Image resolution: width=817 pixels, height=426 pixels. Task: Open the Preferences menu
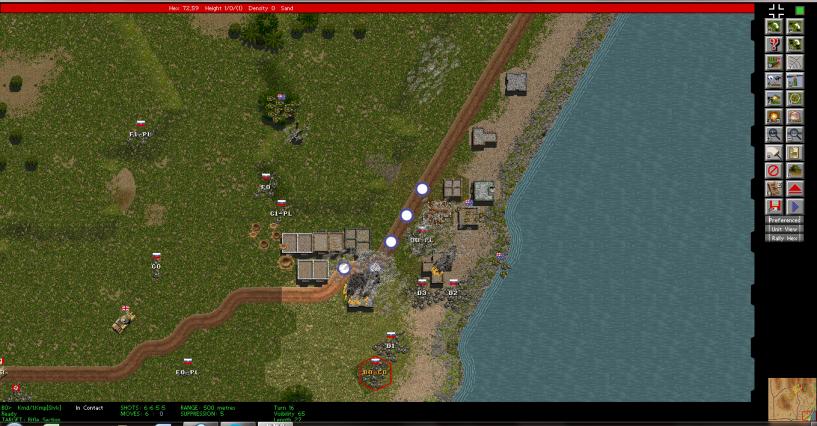[x=784, y=220]
